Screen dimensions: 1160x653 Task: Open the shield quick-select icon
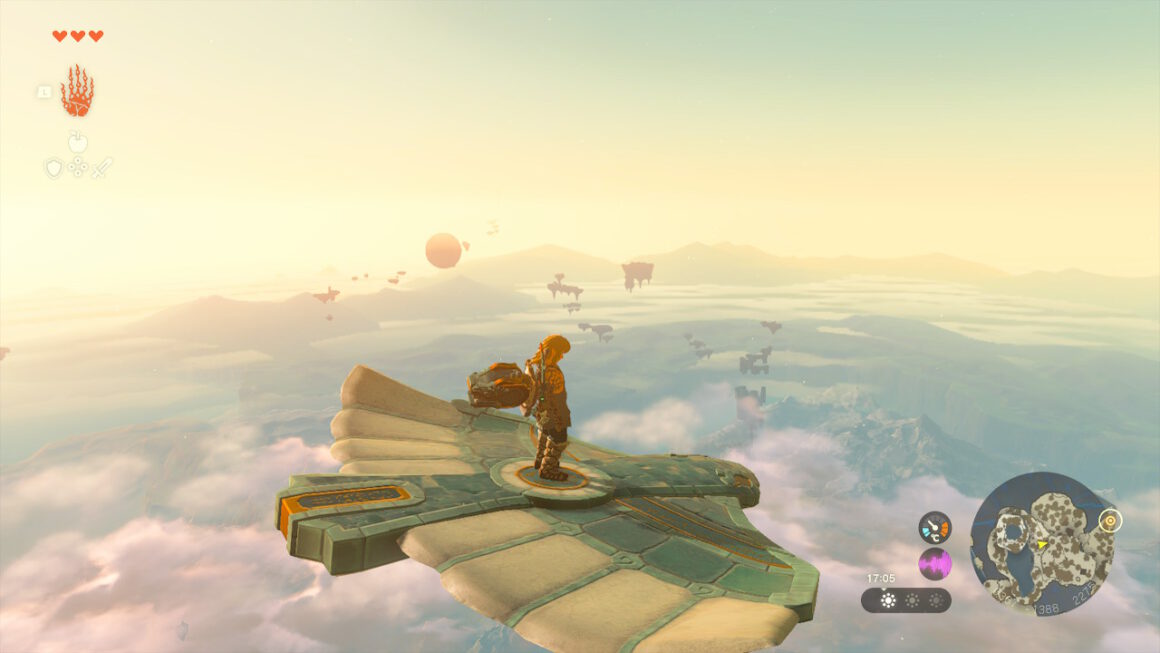54,168
